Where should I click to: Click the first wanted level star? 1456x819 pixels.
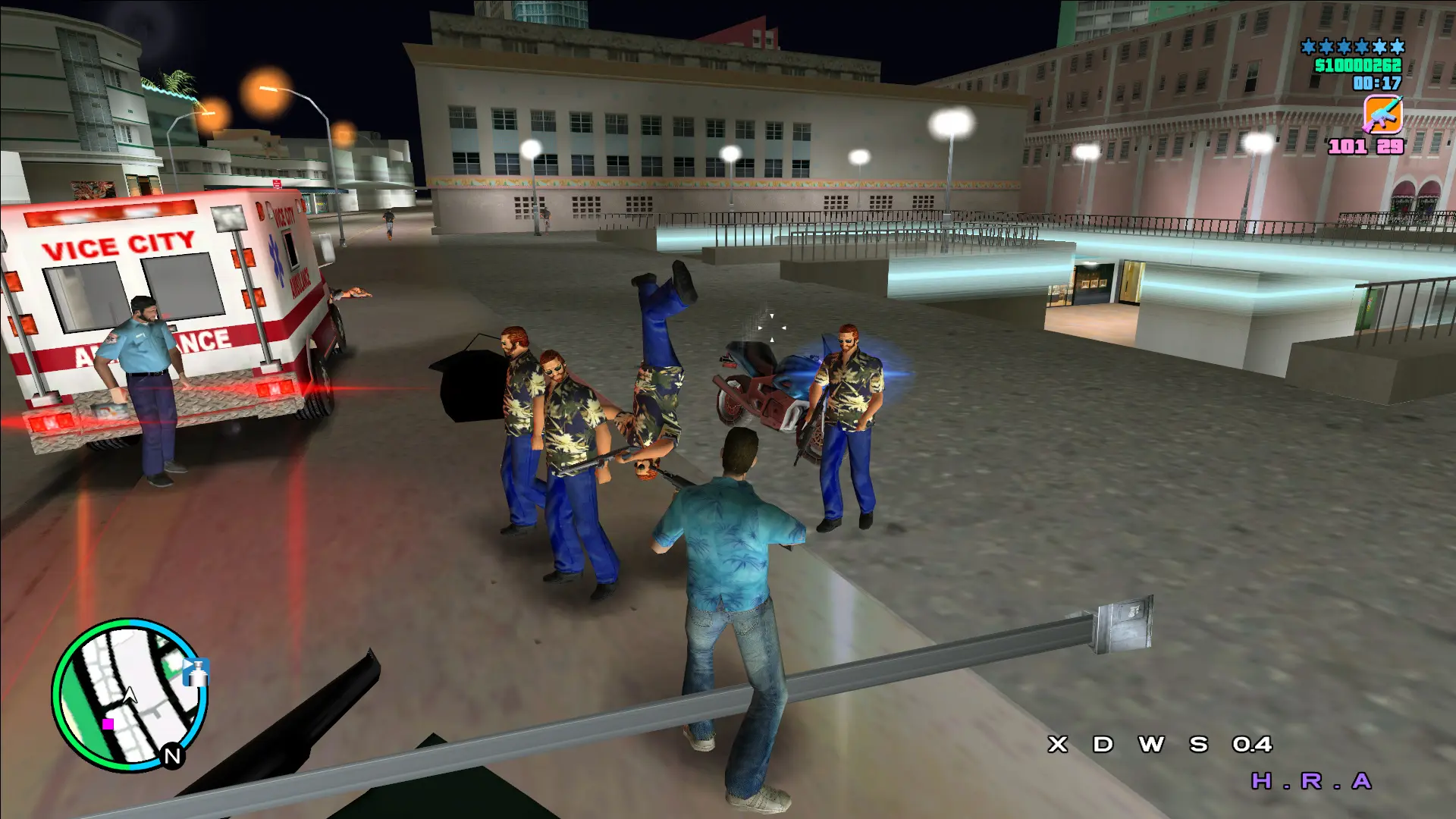point(1308,46)
